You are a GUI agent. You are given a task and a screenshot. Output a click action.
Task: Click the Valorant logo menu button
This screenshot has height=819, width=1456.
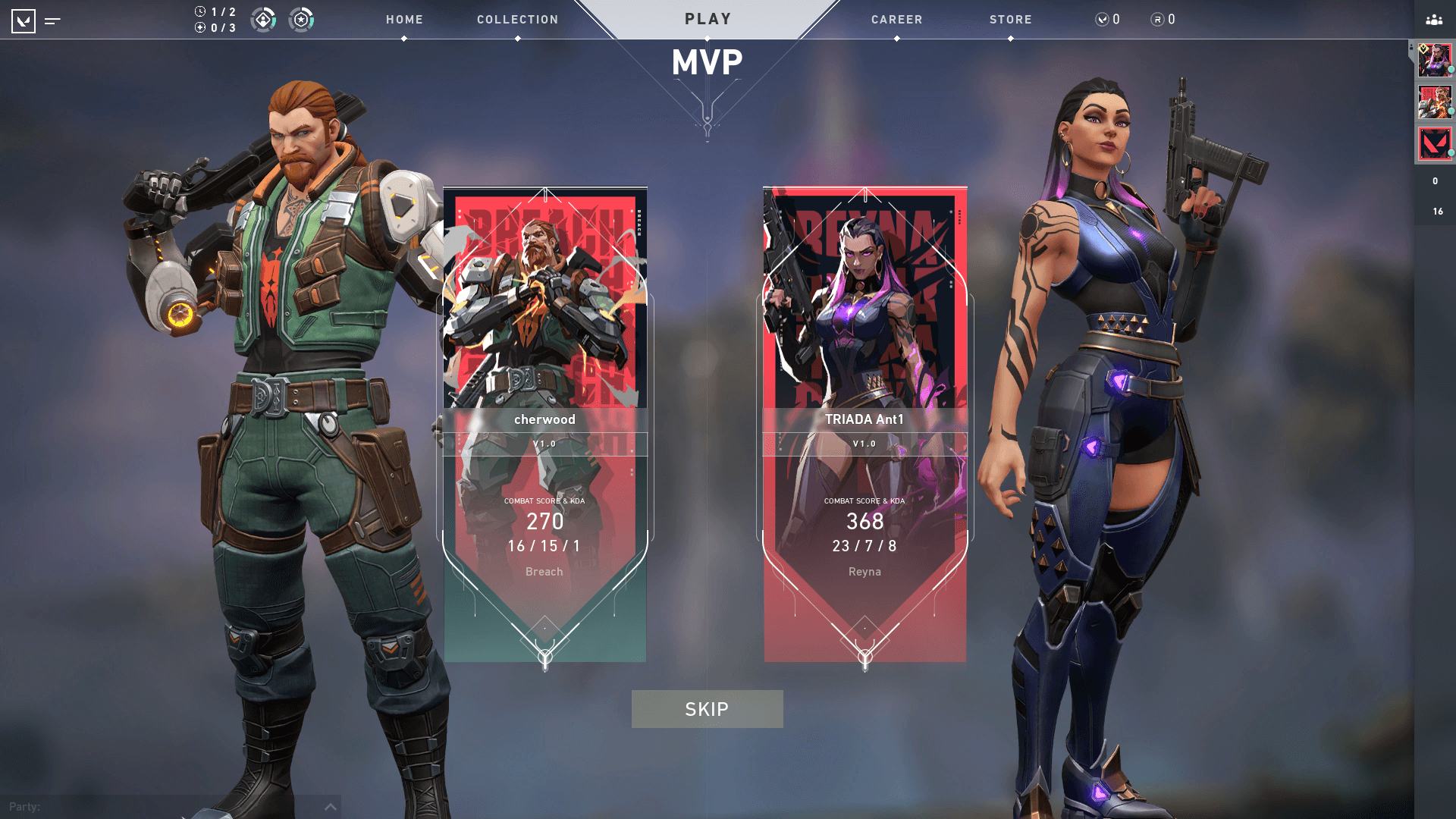pyautogui.click(x=24, y=21)
